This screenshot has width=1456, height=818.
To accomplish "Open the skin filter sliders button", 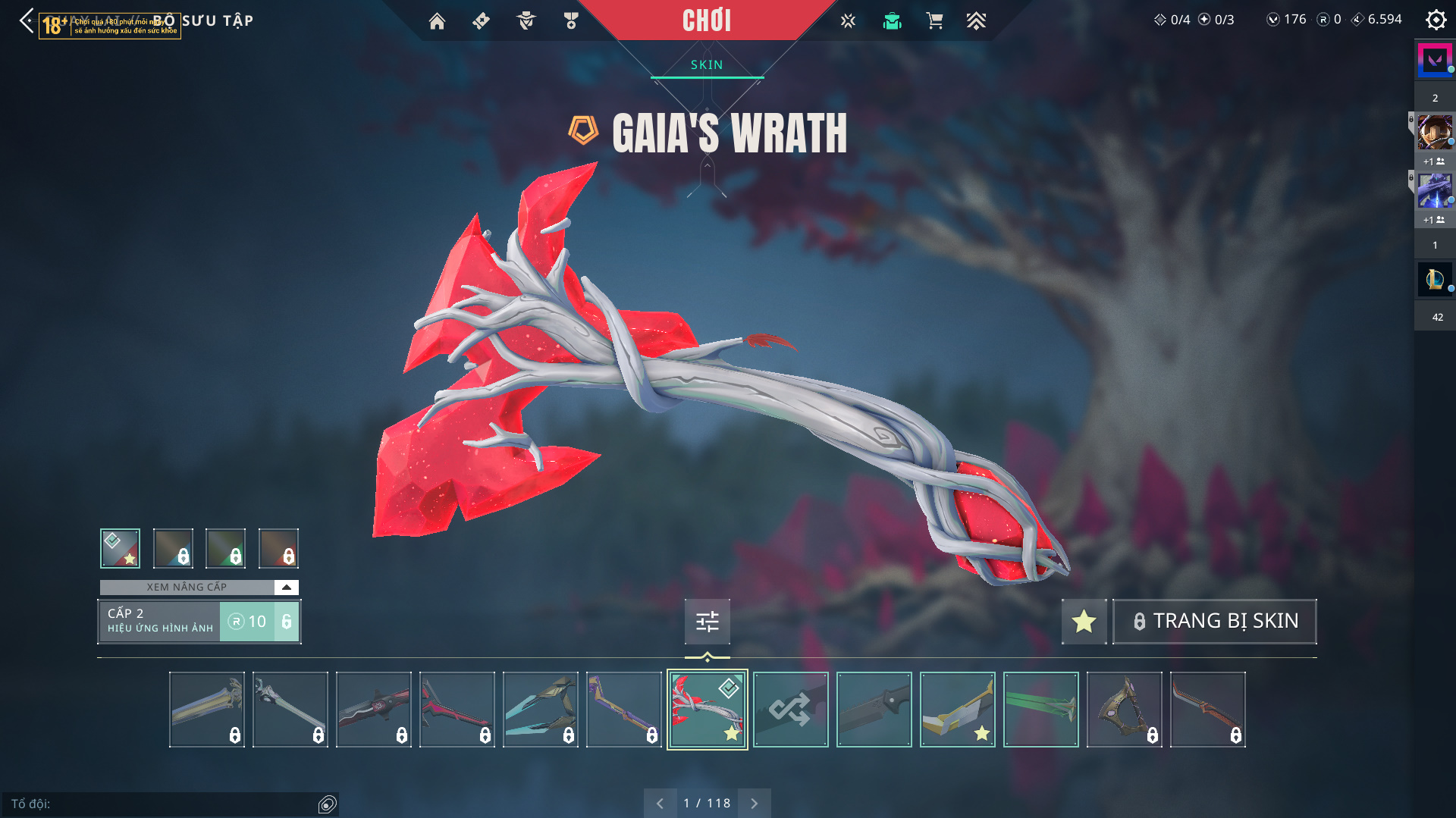I will (707, 622).
